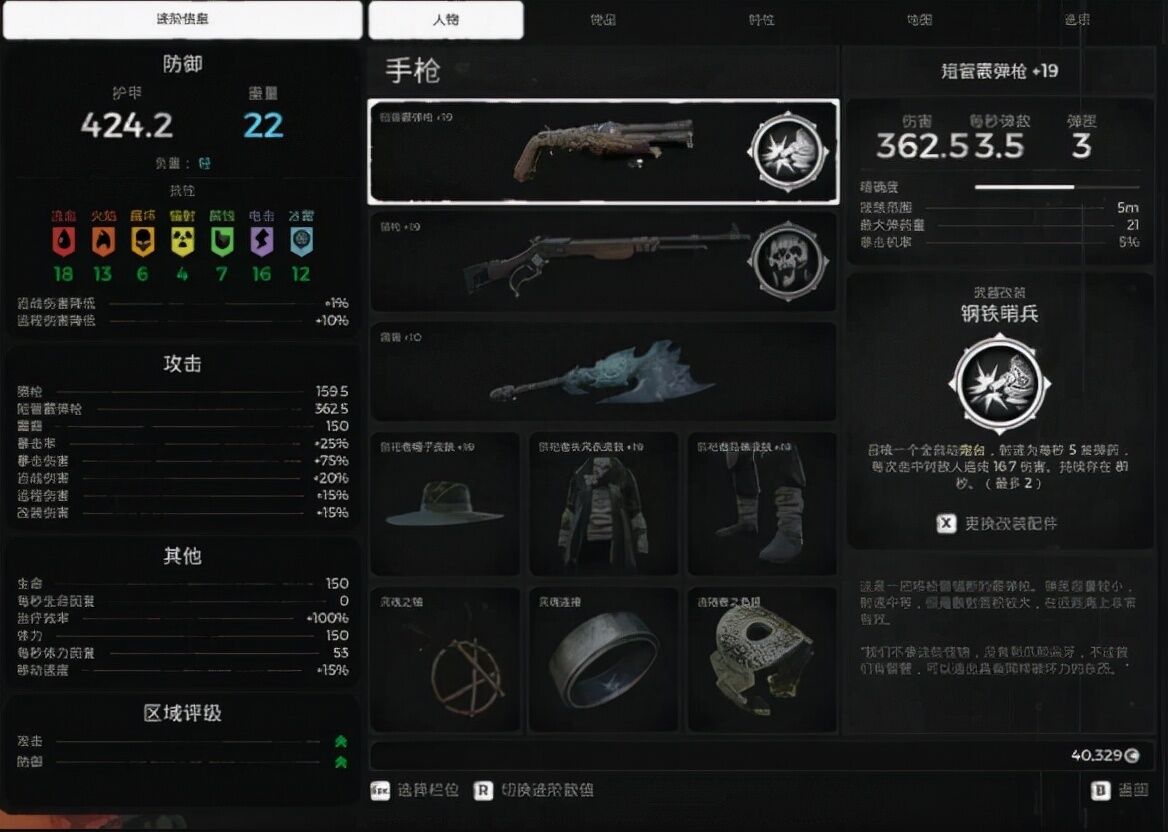The image size is (1168, 832).
Task: Toggle the 进阶信息 advanced stats header
Action: tap(183, 20)
